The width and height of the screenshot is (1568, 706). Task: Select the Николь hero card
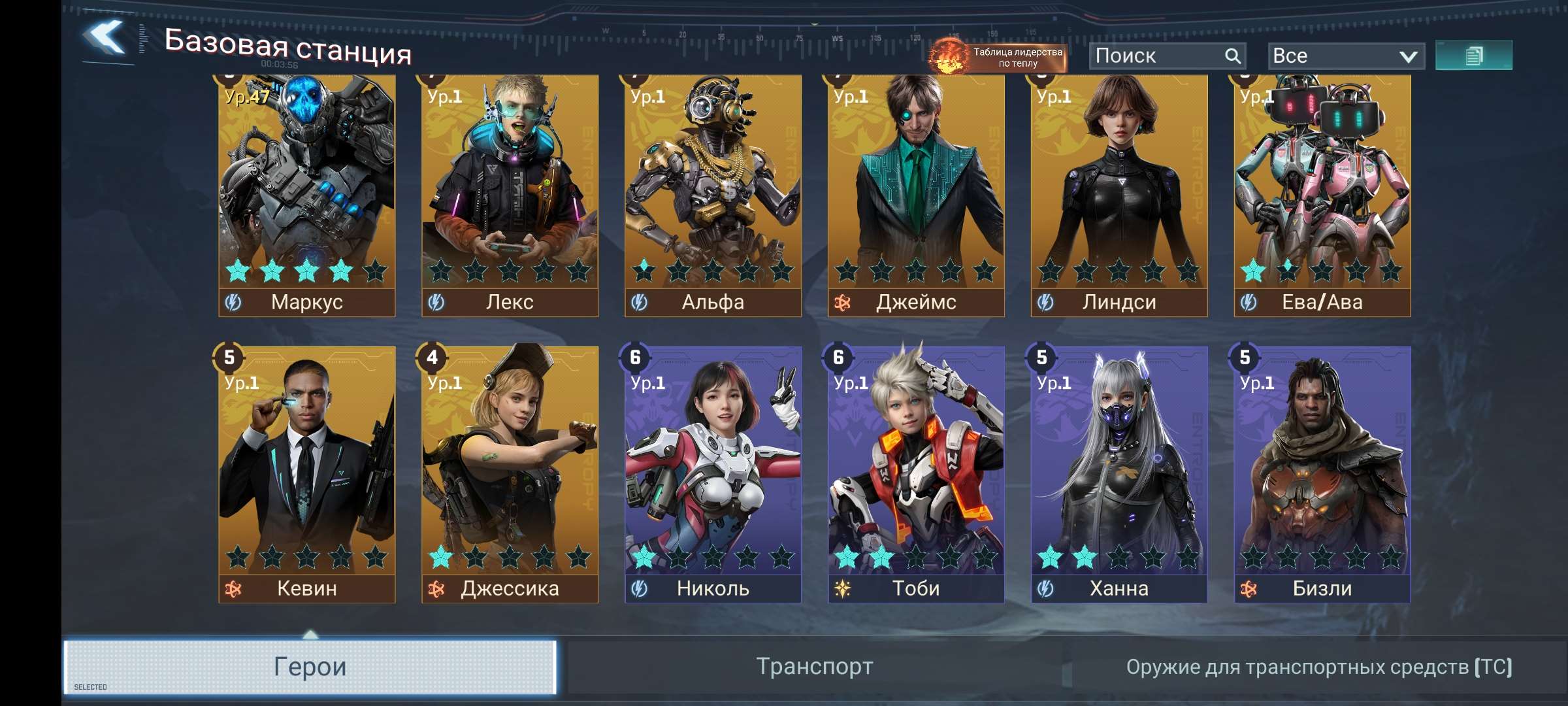point(713,474)
